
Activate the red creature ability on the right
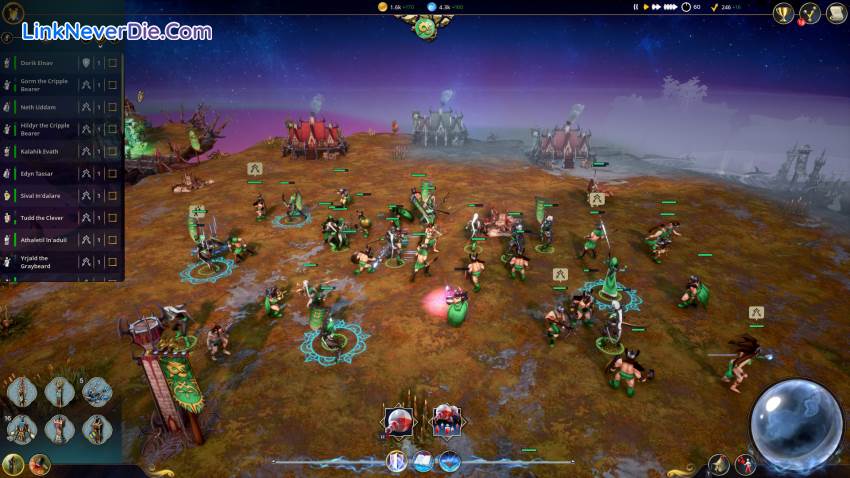point(446,421)
